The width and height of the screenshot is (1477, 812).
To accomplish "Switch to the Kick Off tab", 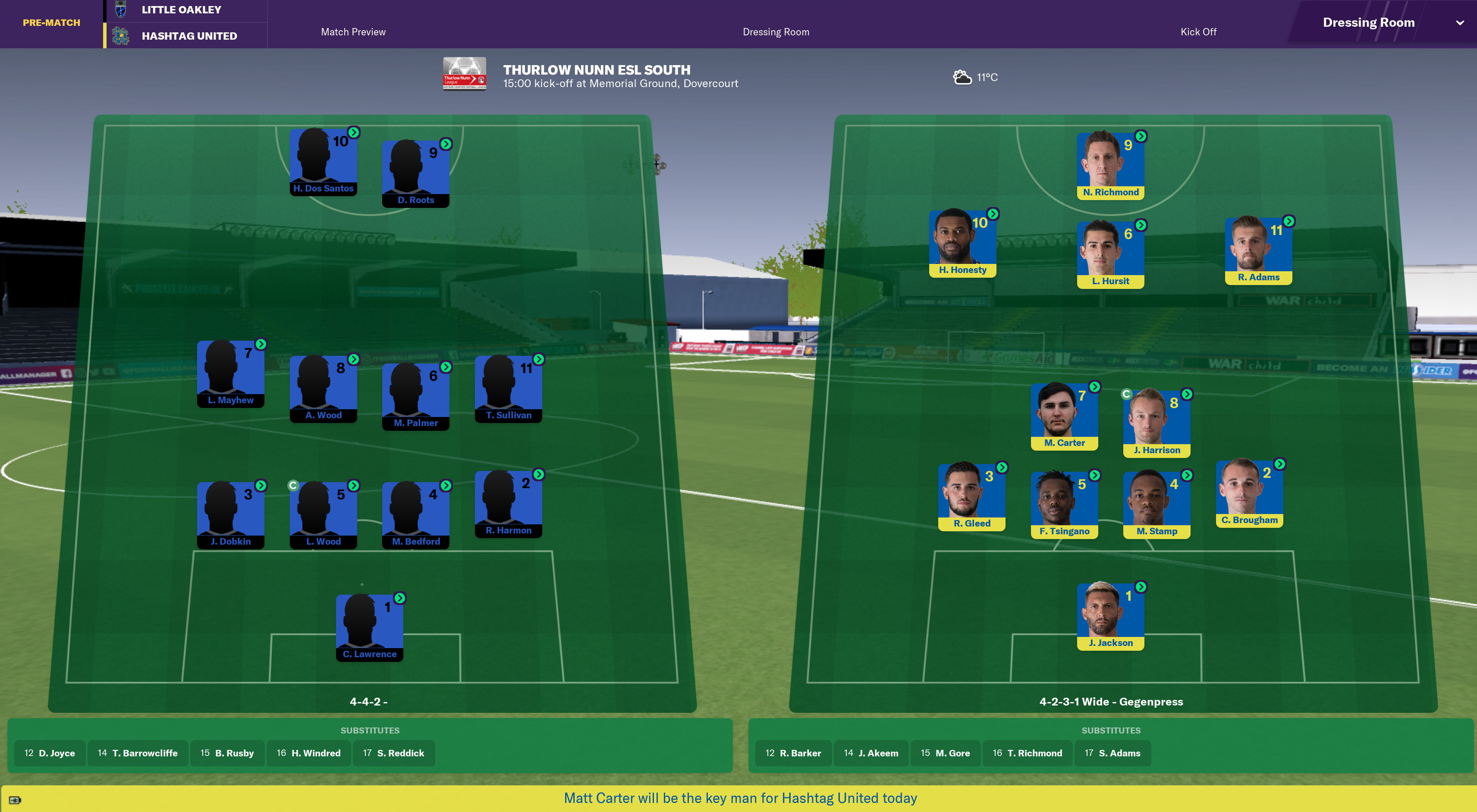I will [1198, 31].
